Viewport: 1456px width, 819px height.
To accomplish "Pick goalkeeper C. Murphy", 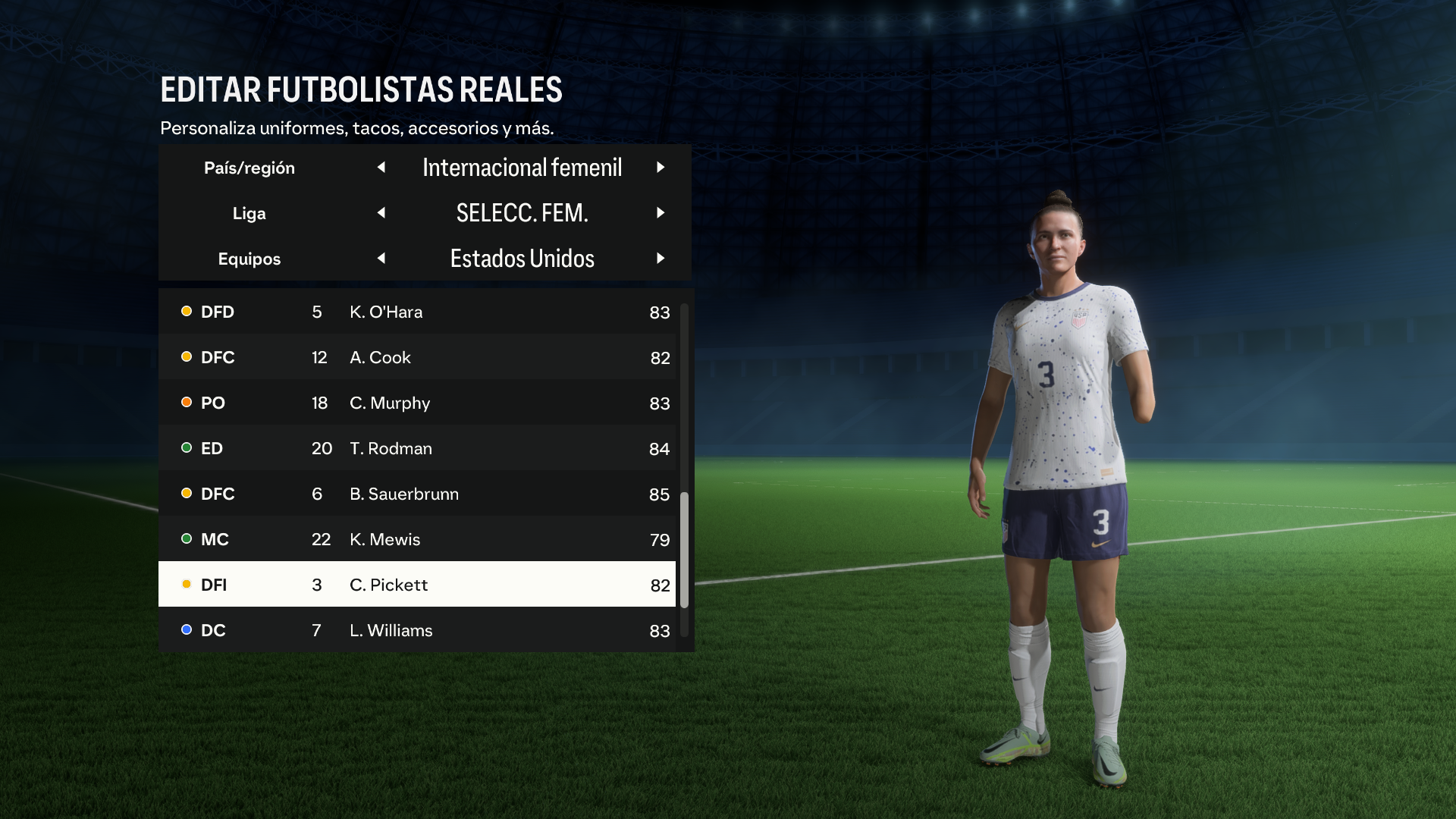I will point(417,403).
